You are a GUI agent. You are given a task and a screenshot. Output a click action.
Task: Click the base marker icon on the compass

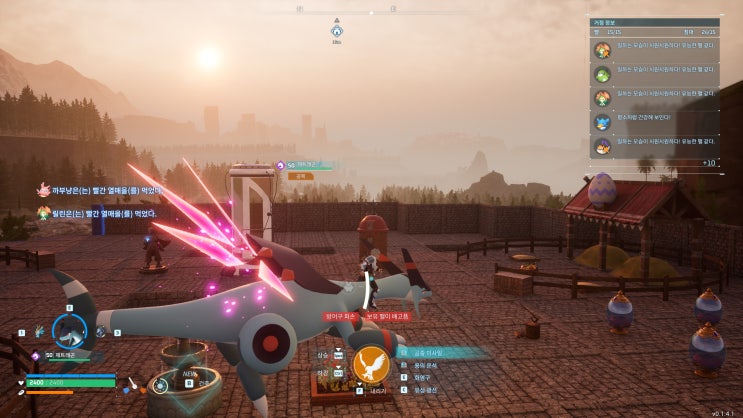tap(337, 30)
